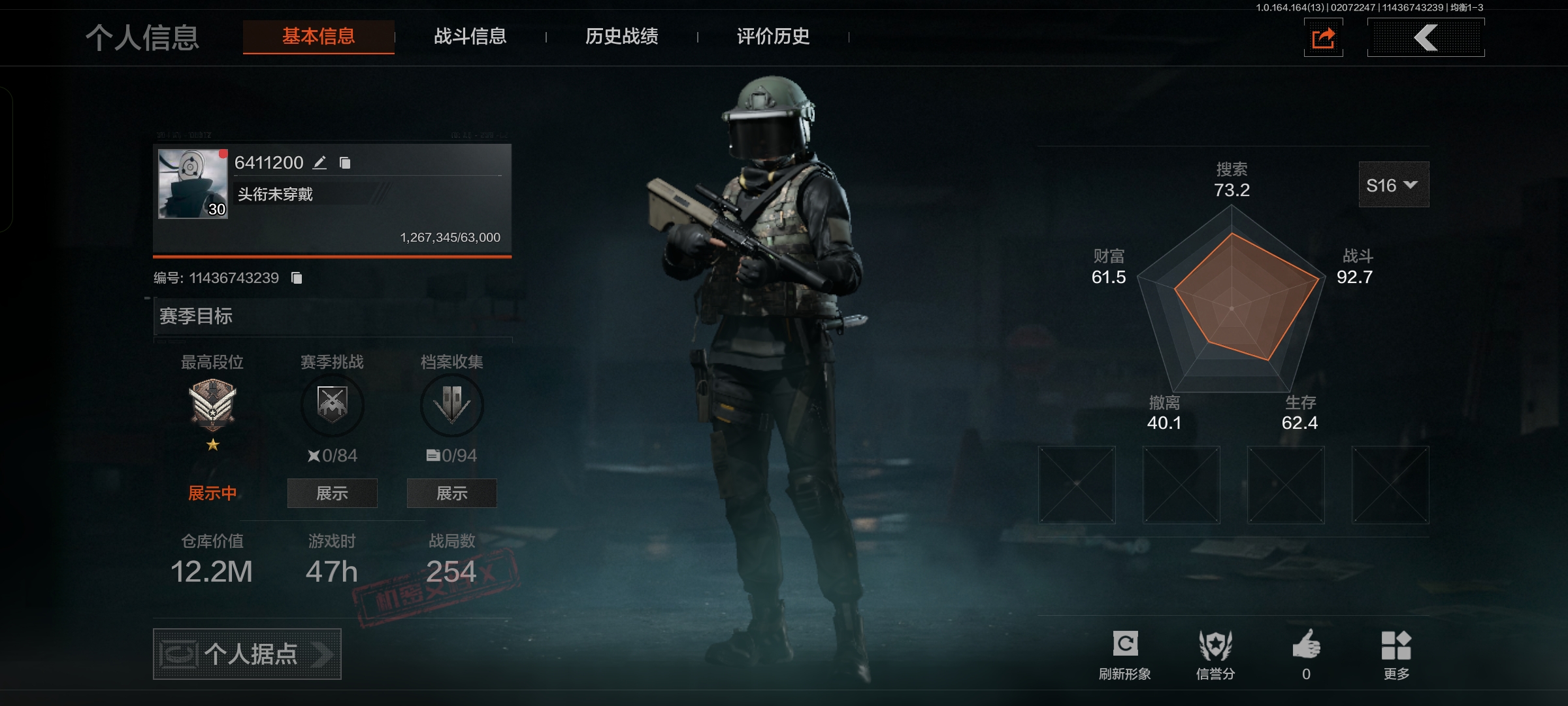The width and height of the screenshot is (1568, 706).
Task: Open 个人据点 personal base
Action: tap(247, 654)
